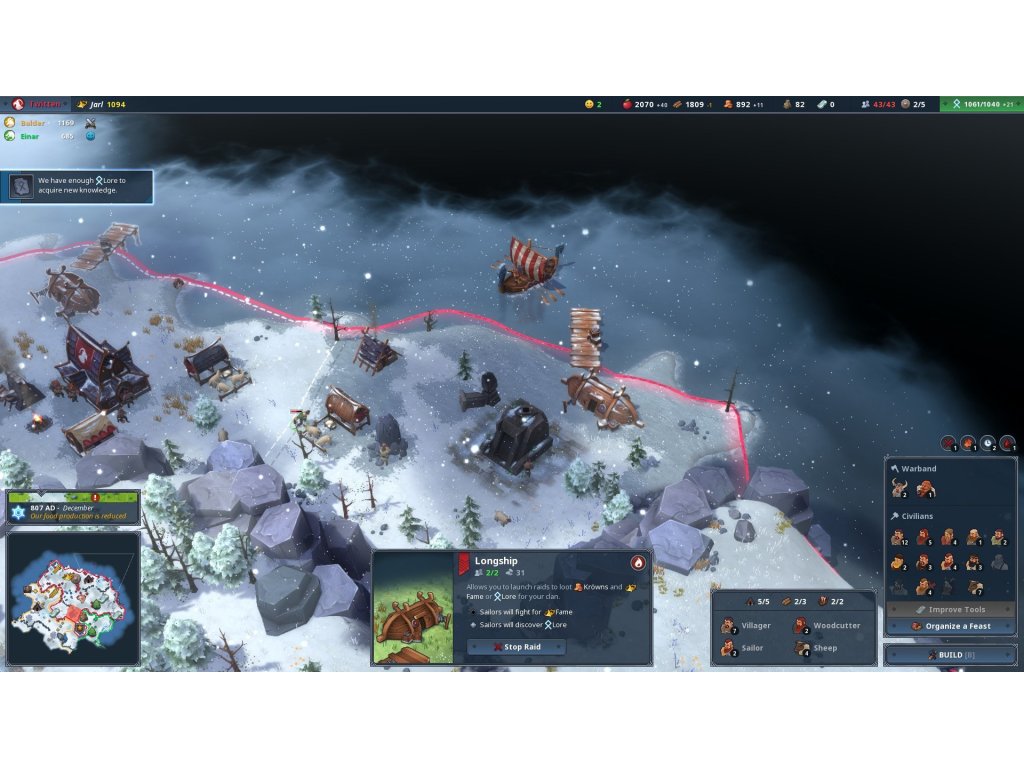Click the minimap of the island
Viewport: 1024px width, 768px height.
[x=72, y=598]
